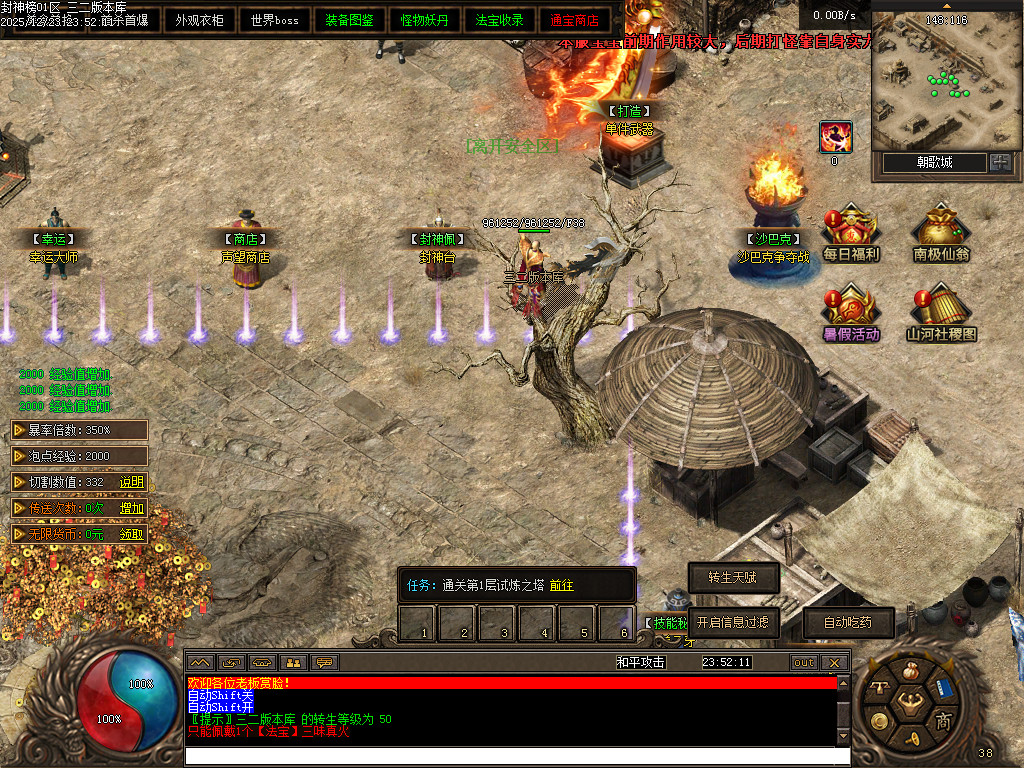Open the 山河社稷图 icon
The height and width of the screenshot is (768, 1024).
[x=941, y=312]
